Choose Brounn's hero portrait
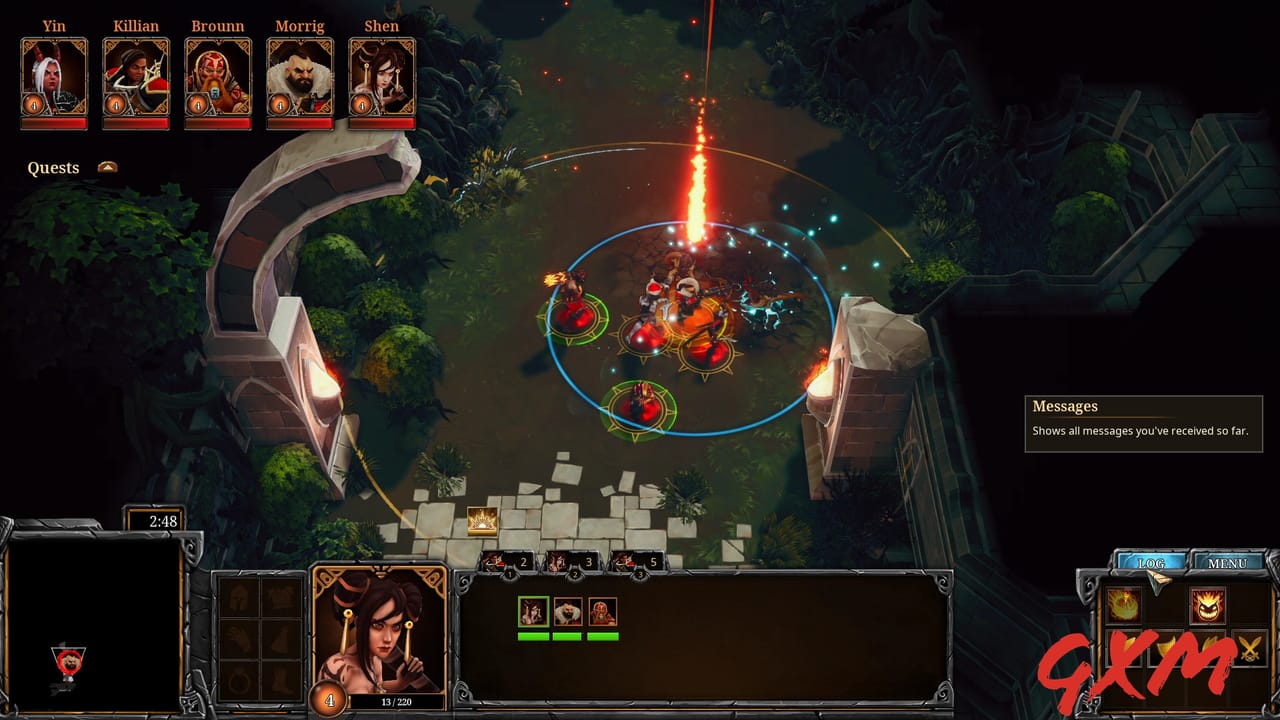The image size is (1280, 720). [218, 78]
